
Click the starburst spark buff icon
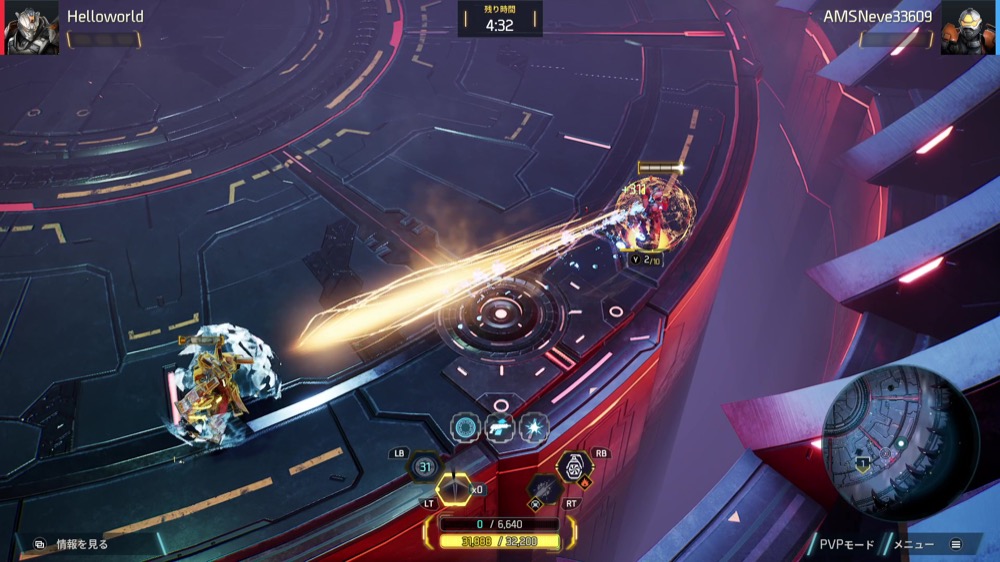point(534,428)
